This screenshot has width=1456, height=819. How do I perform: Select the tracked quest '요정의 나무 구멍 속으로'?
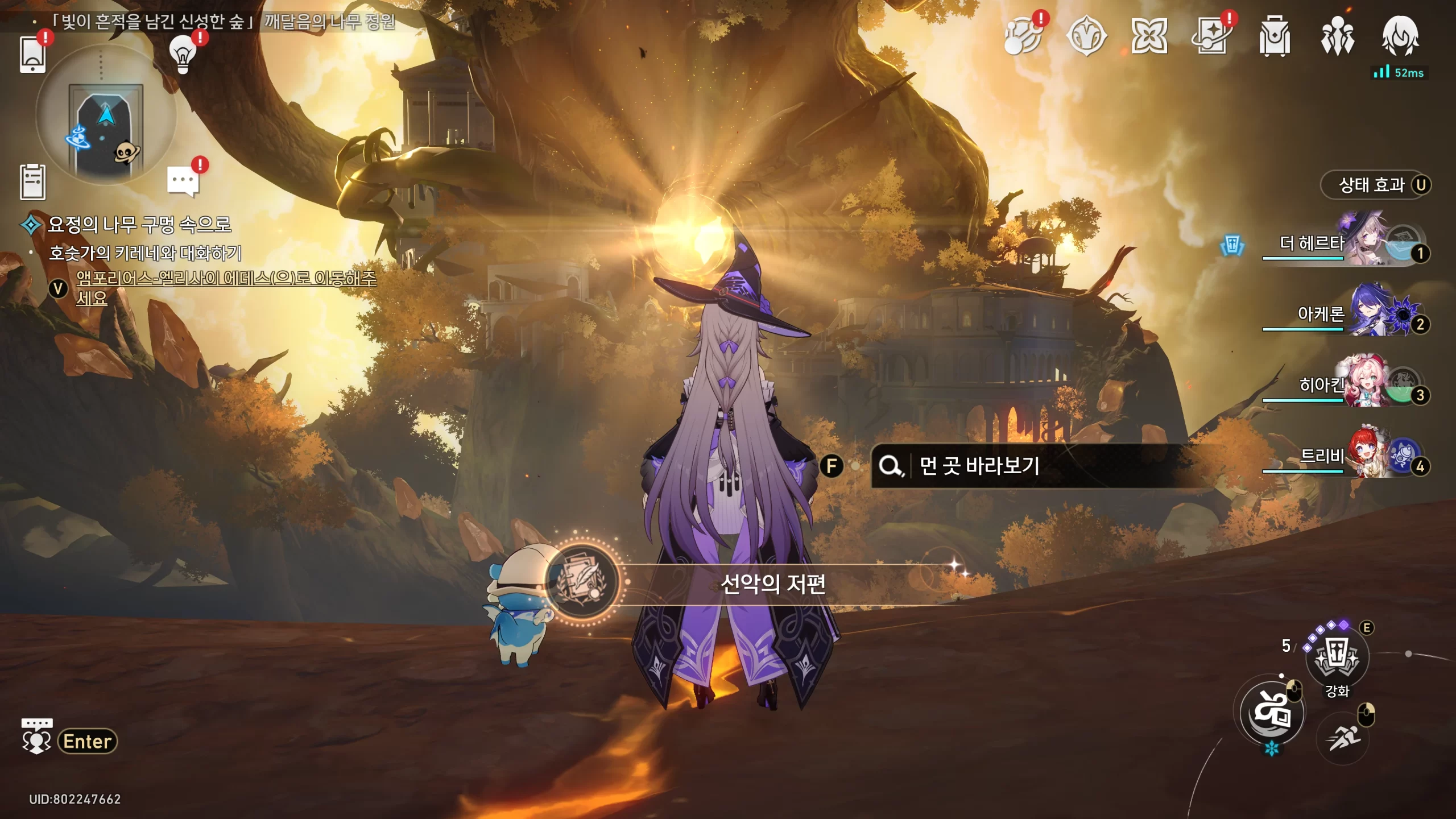point(139,225)
